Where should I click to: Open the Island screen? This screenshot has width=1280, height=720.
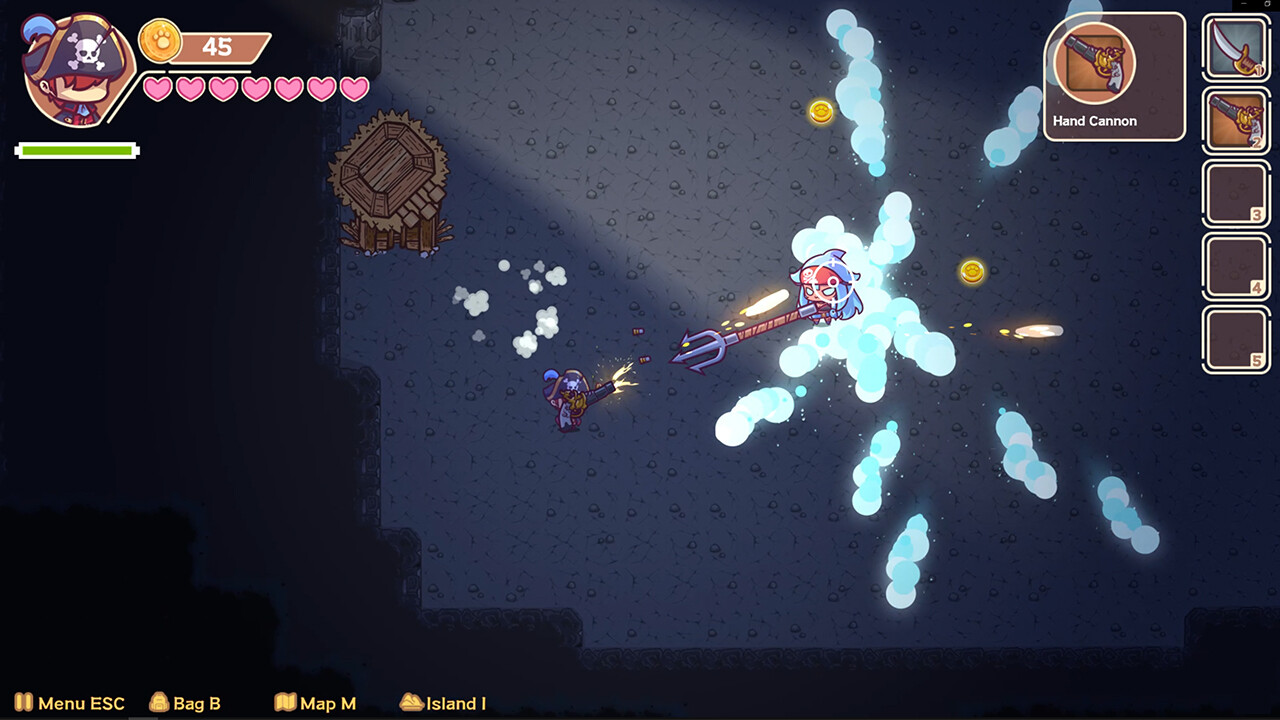[x=443, y=703]
